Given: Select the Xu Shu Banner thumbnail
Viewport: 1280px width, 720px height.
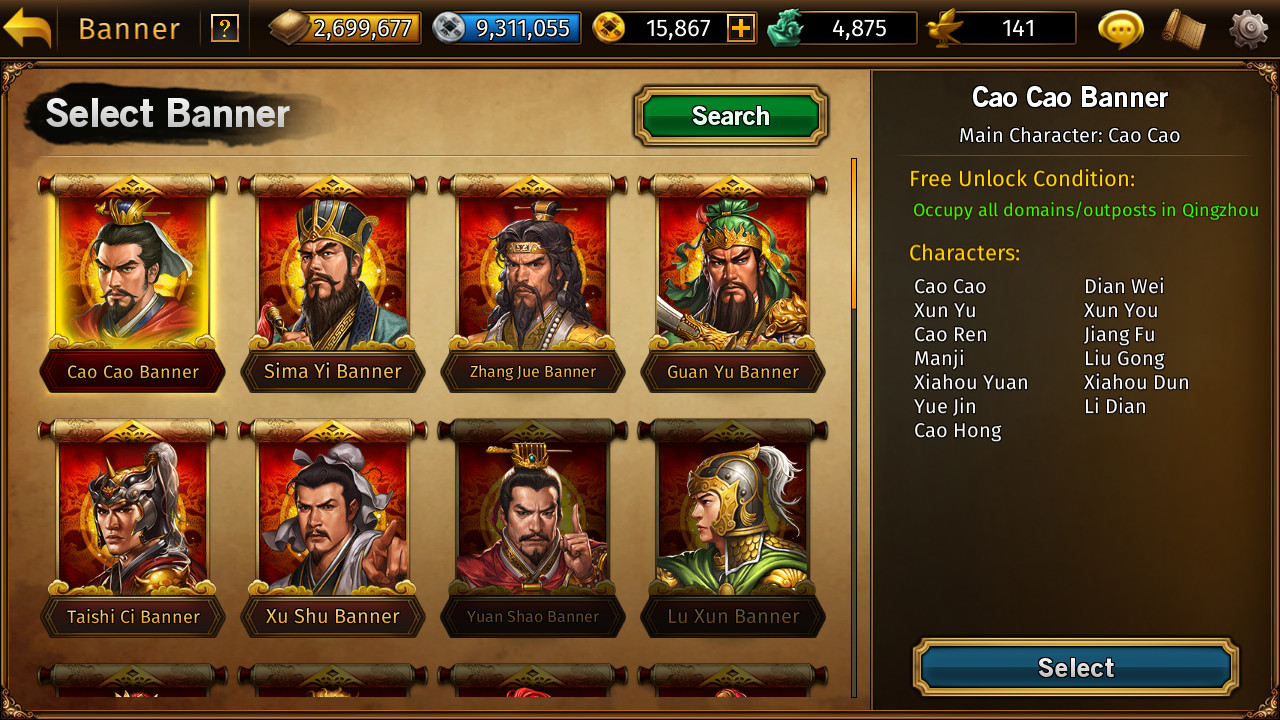Looking at the screenshot, I should click(332, 515).
